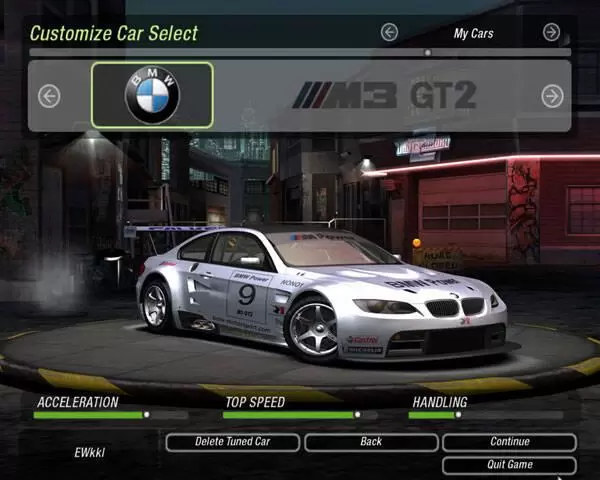Show the previous car with the left carousel arrow

pos(48,96)
